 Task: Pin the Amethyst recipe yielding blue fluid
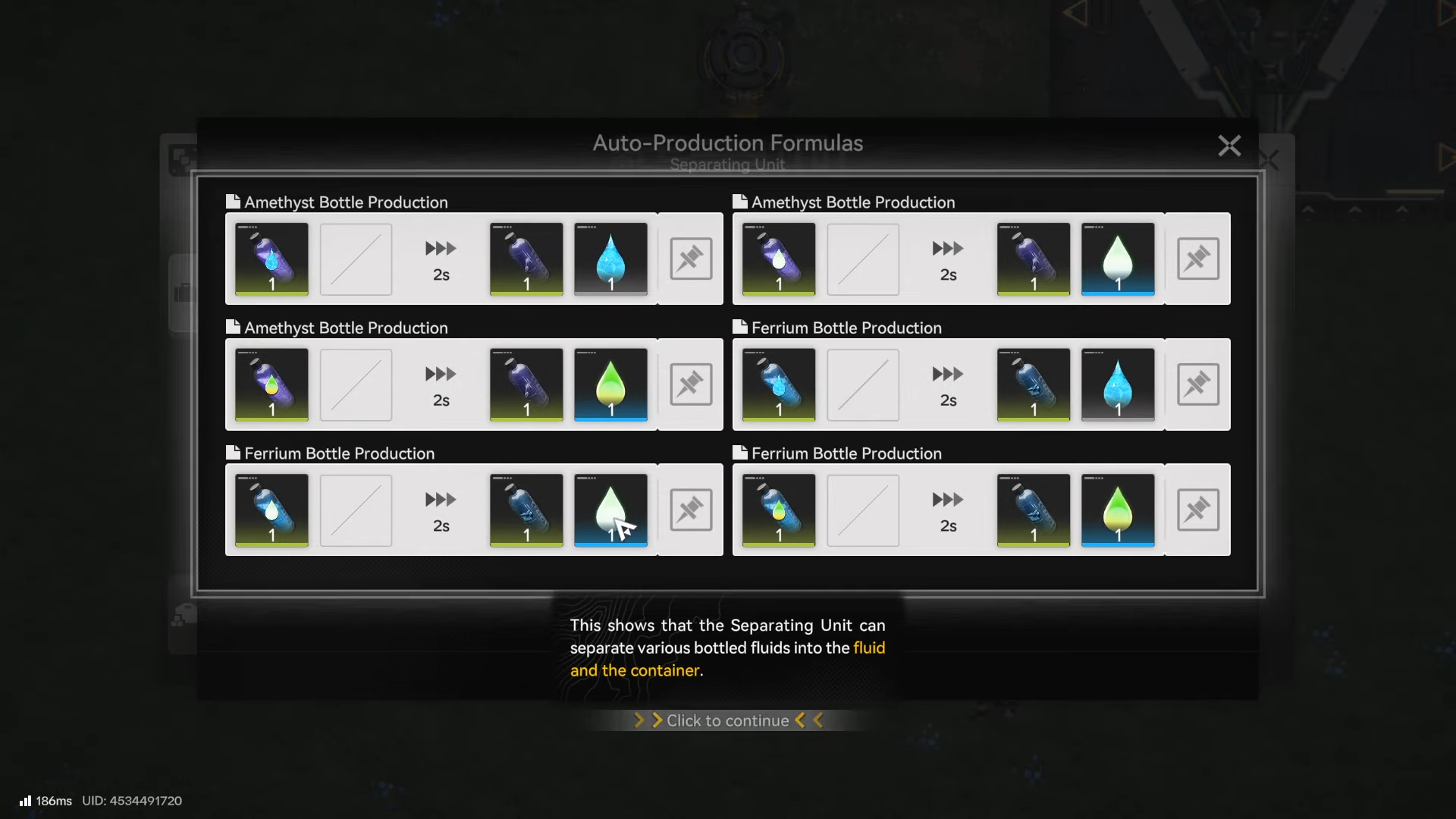click(x=691, y=259)
